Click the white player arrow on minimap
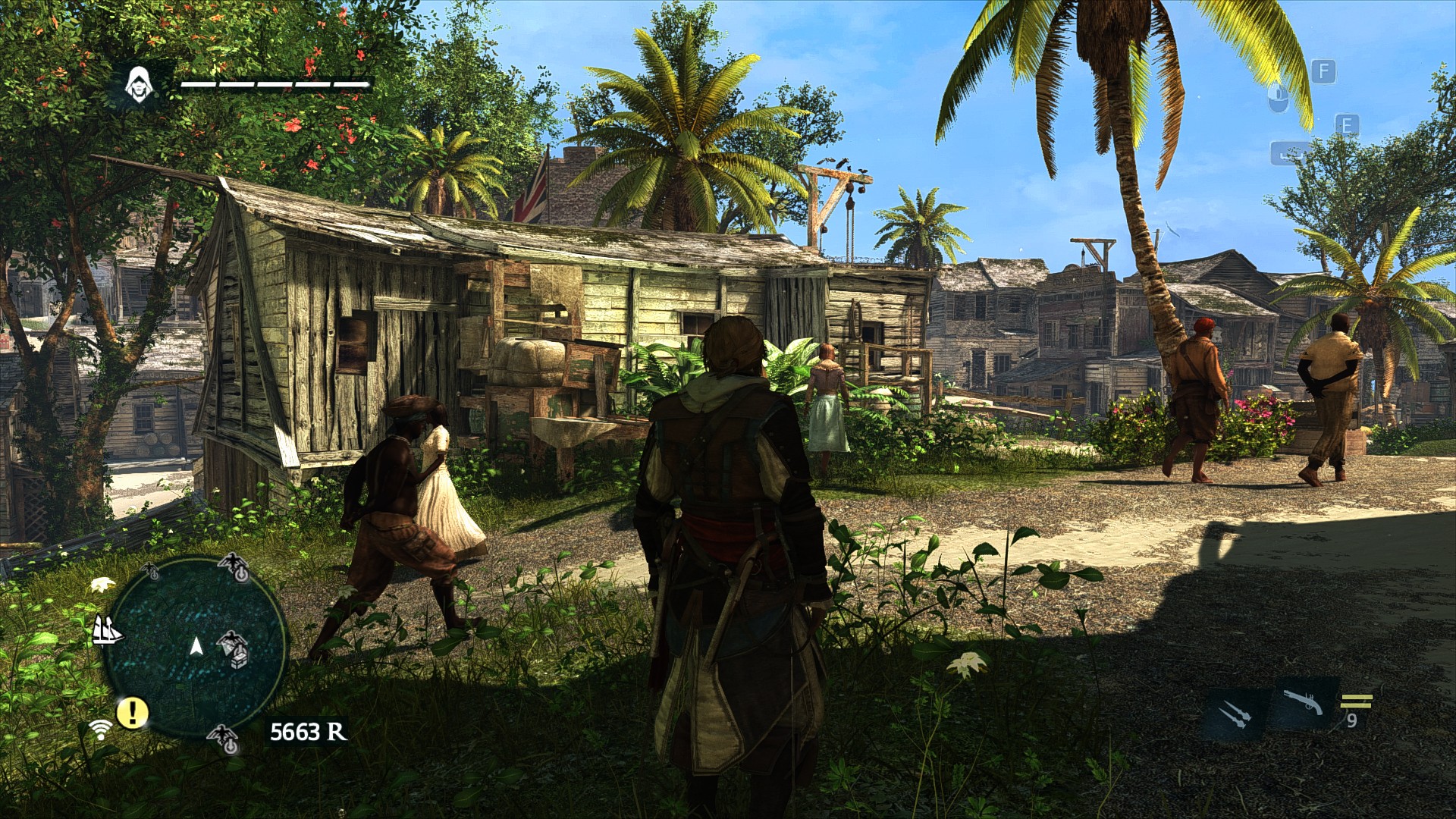This screenshot has height=819, width=1456. coord(196,646)
